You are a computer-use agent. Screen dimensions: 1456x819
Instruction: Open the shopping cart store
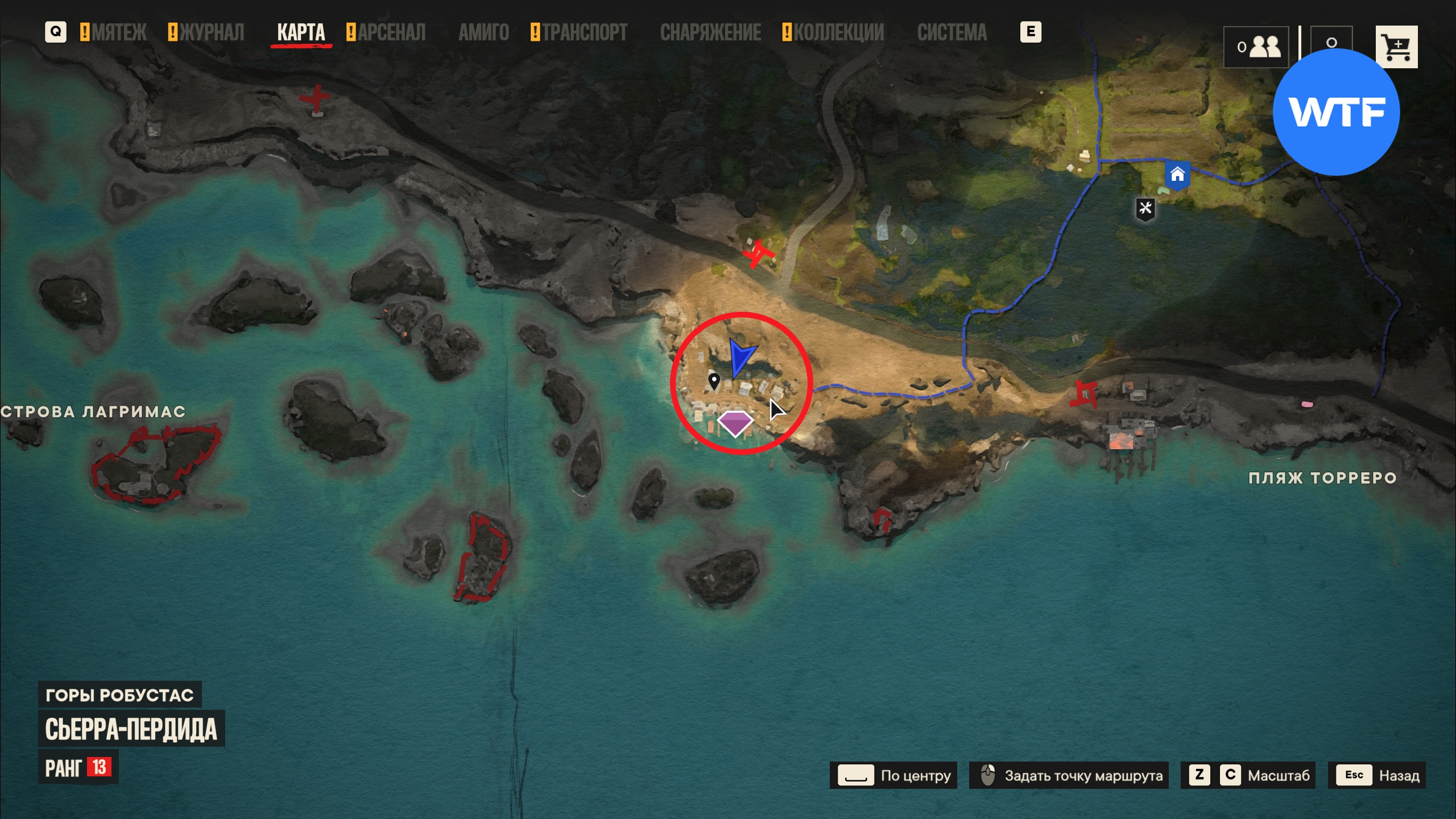[x=1396, y=47]
